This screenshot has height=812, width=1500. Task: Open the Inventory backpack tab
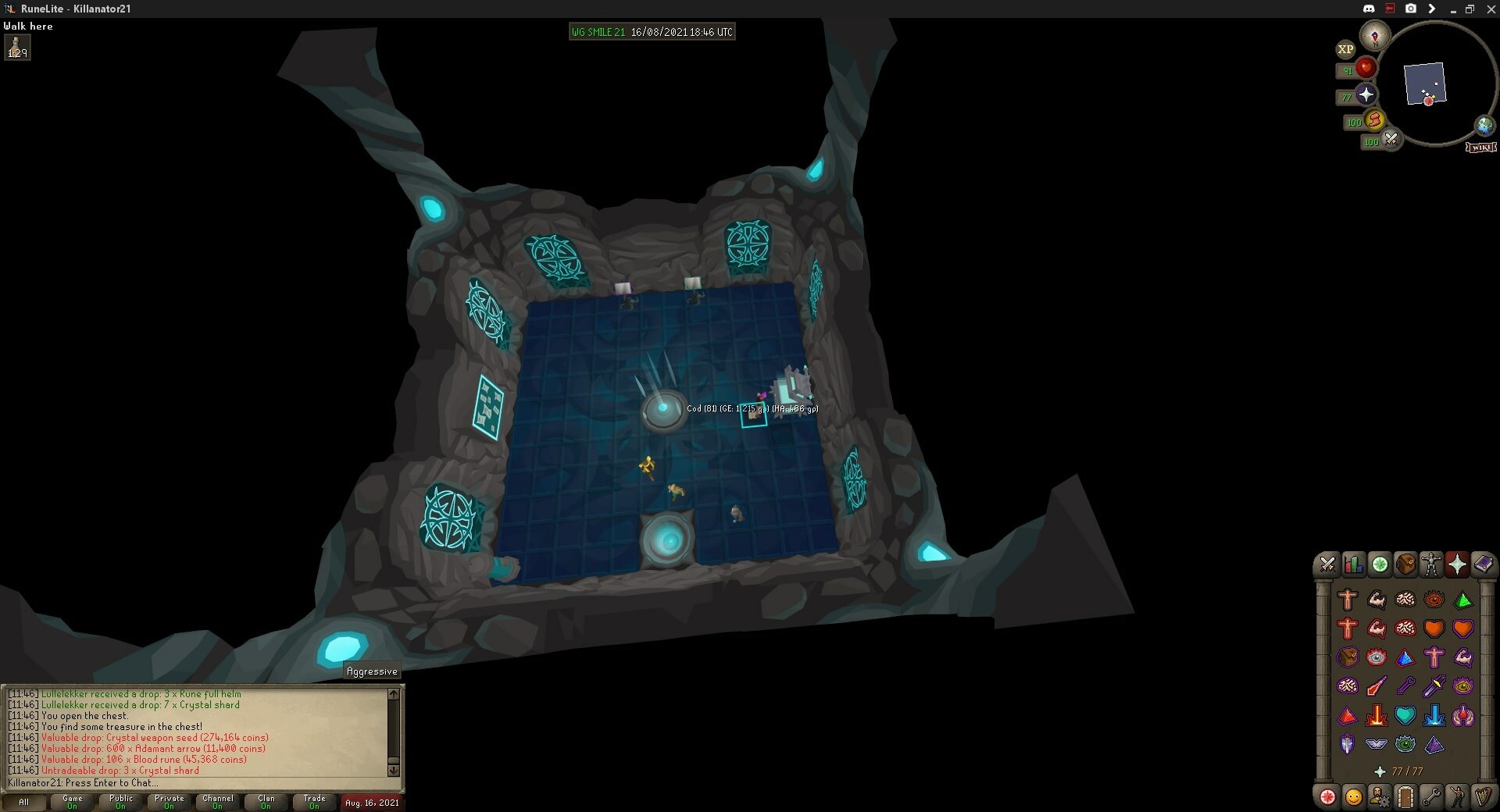(1405, 564)
